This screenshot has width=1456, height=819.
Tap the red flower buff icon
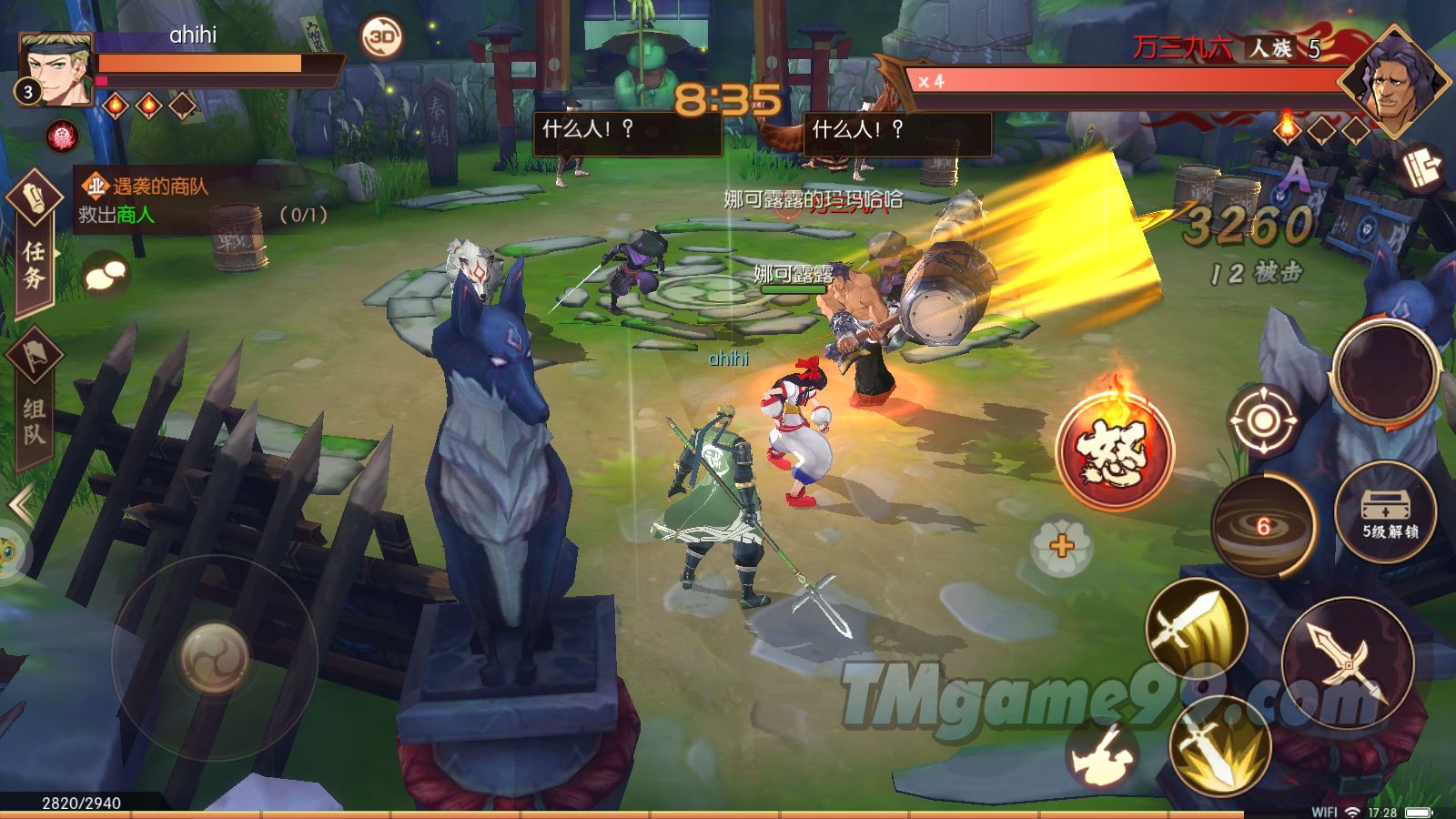(63, 136)
